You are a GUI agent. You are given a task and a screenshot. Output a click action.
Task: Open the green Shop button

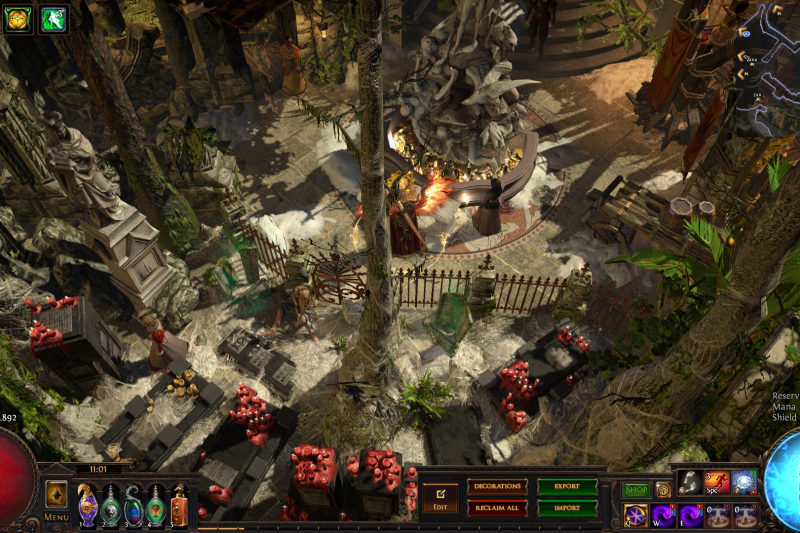(636, 490)
